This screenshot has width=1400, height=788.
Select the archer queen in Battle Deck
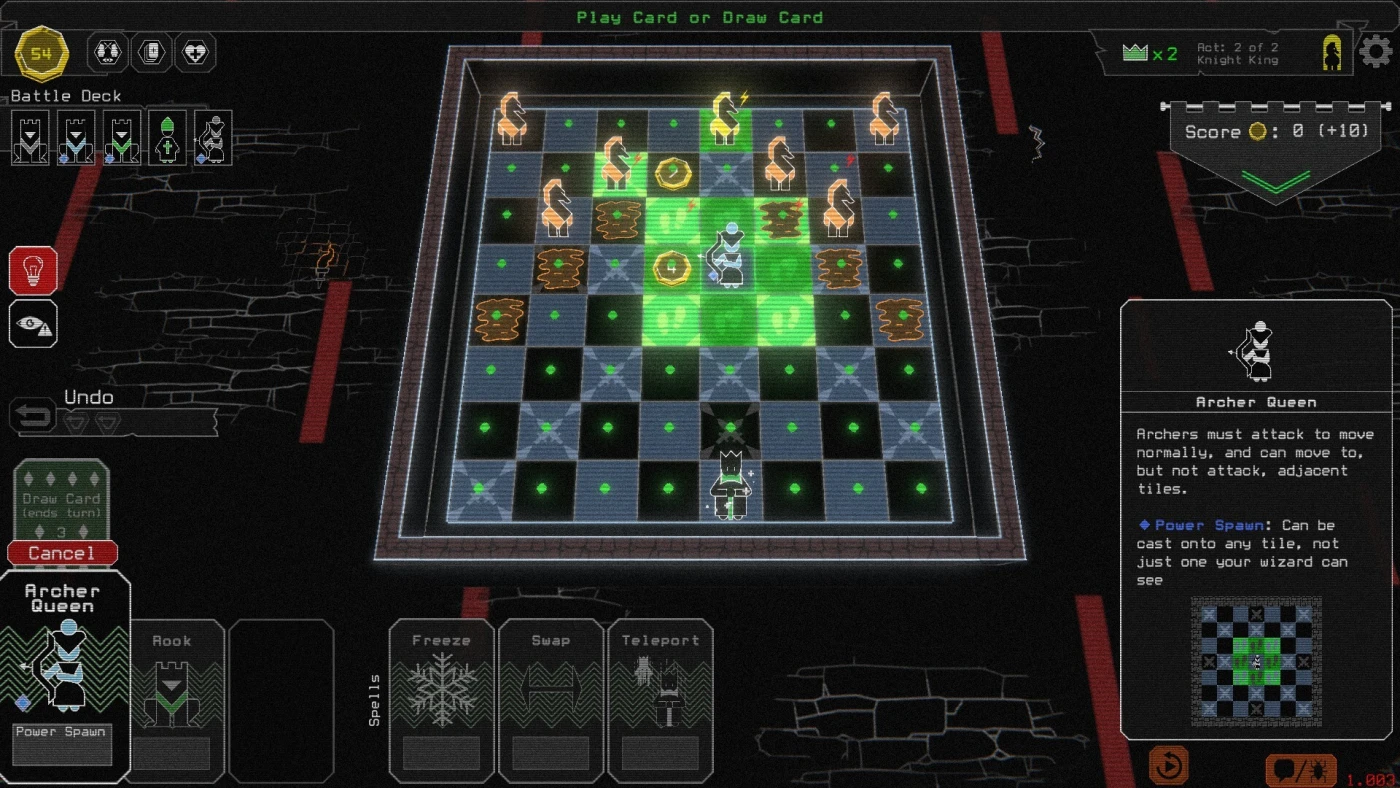coord(213,138)
